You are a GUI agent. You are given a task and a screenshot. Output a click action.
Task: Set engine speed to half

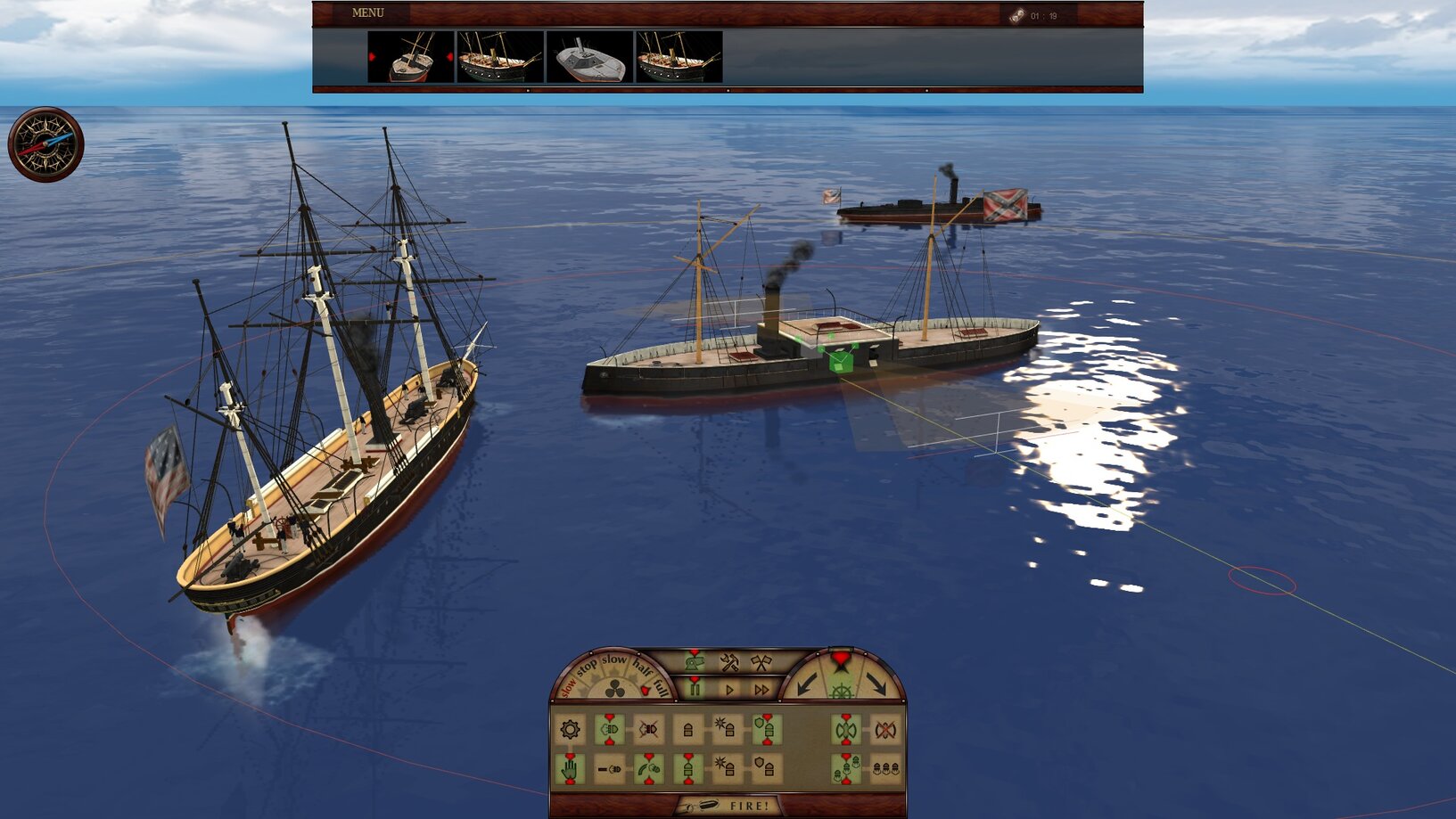tap(641, 667)
